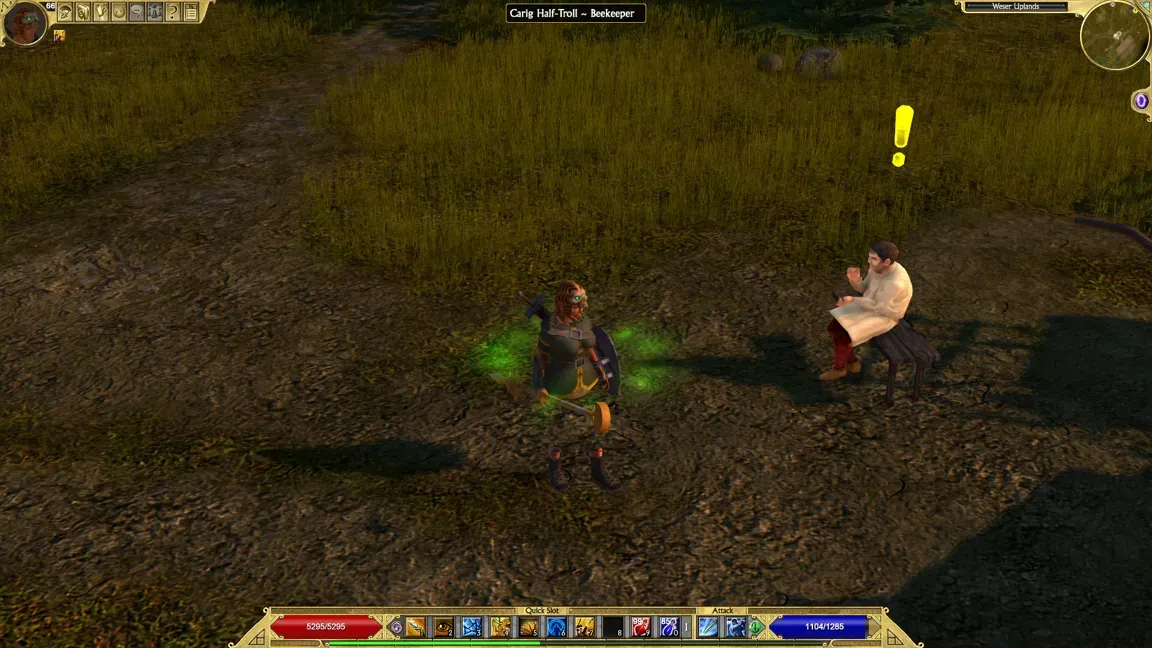Viewport: 1152px width, 648px height.
Task: Open the question mark help button
Action: (x=173, y=12)
